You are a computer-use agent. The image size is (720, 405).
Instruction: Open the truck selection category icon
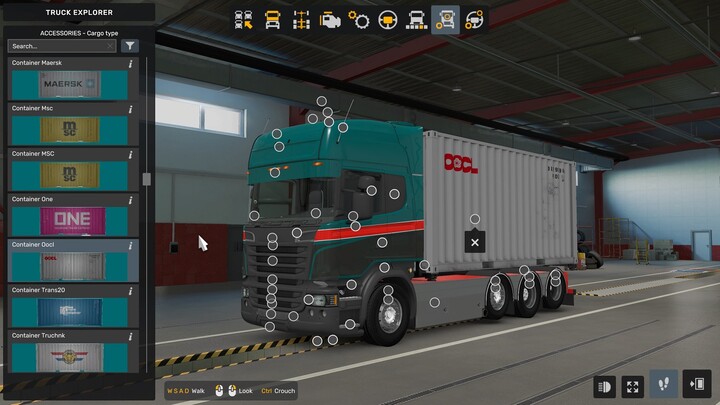click(243, 19)
